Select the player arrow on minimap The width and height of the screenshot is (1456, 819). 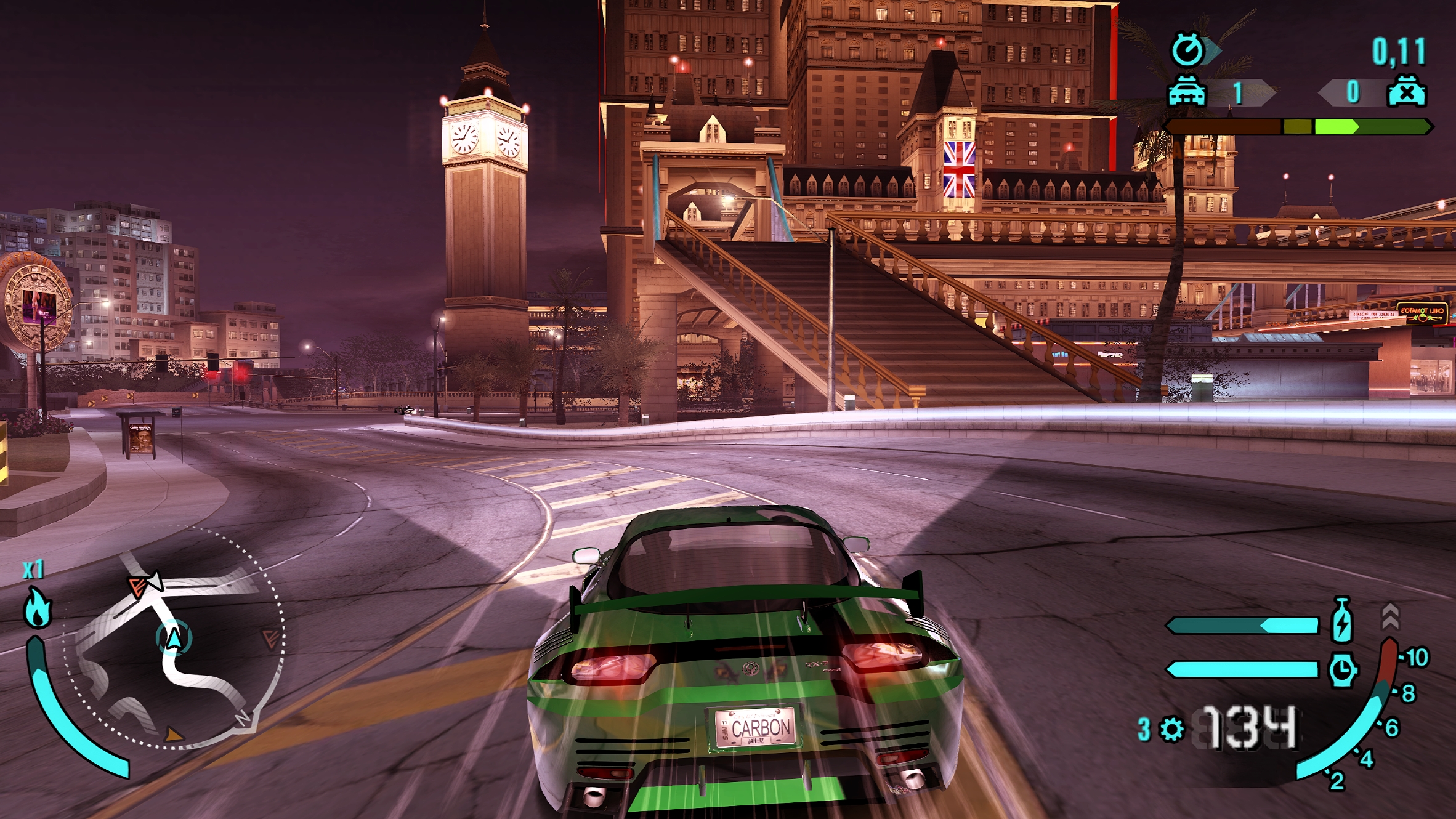174,638
